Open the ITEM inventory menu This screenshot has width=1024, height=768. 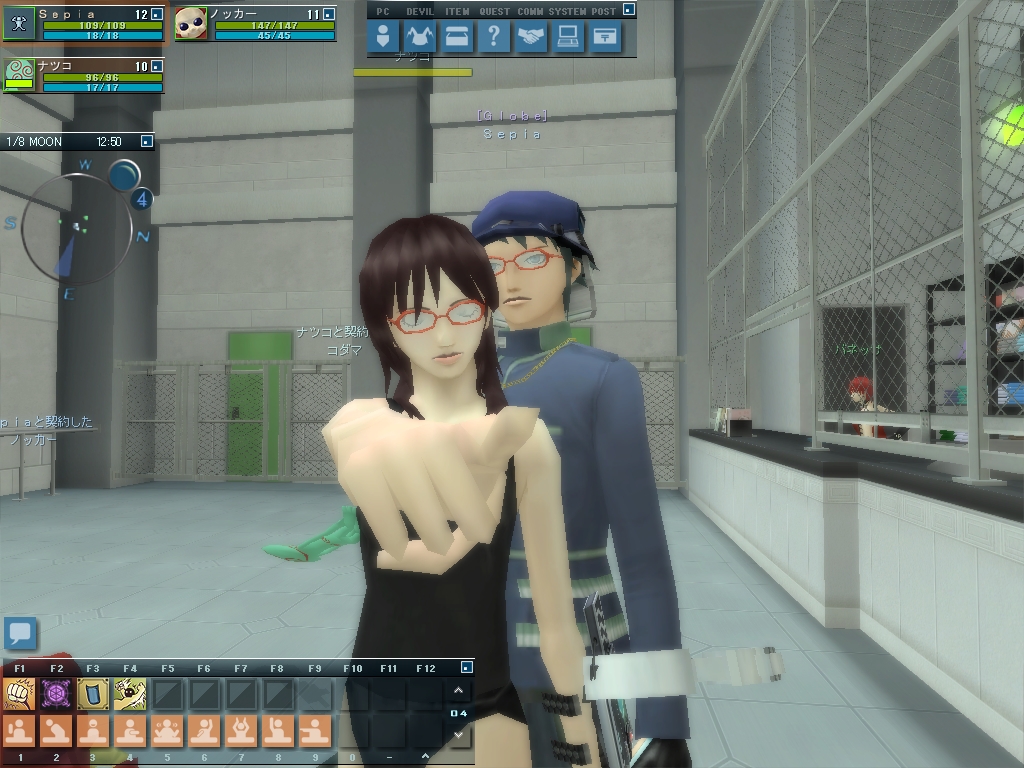click(457, 37)
